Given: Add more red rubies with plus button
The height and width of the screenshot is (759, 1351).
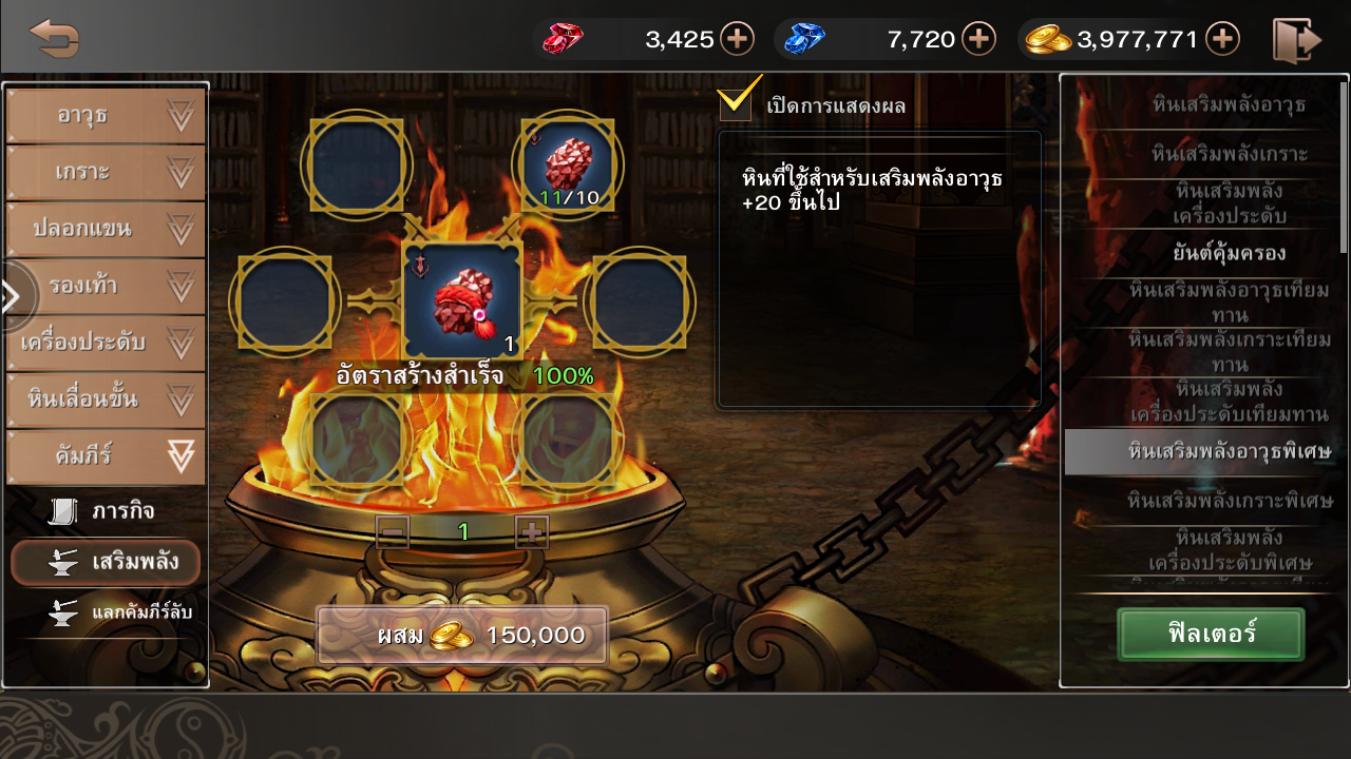Looking at the screenshot, I should tap(737, 39).
